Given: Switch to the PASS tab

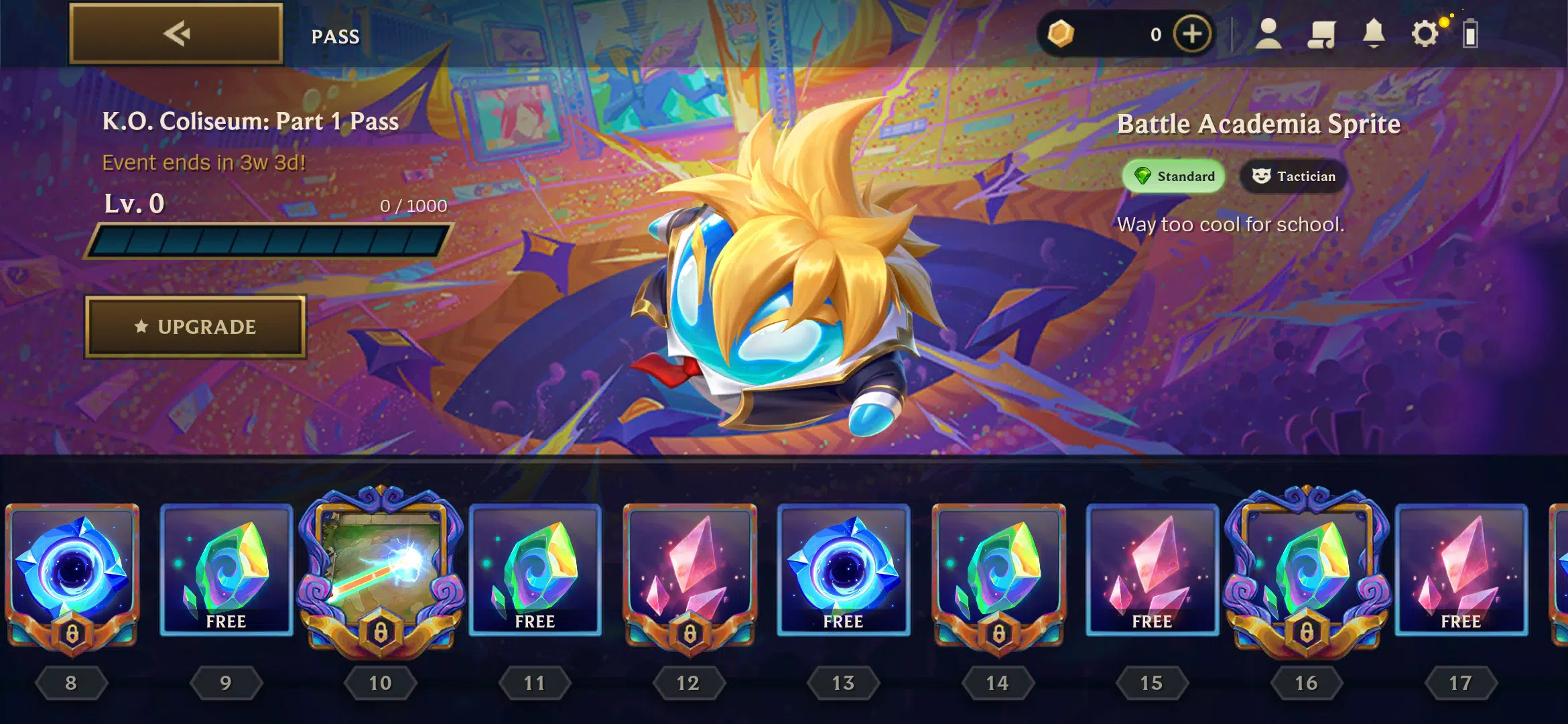Looking at the screenshot, I should [x=336, y=37].
